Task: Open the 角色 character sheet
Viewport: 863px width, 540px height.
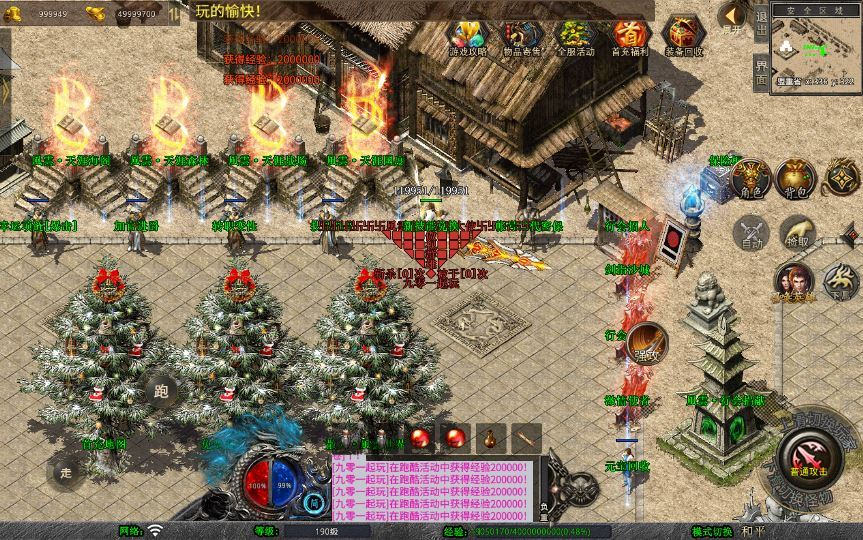Action: click(x=750, y=177)
